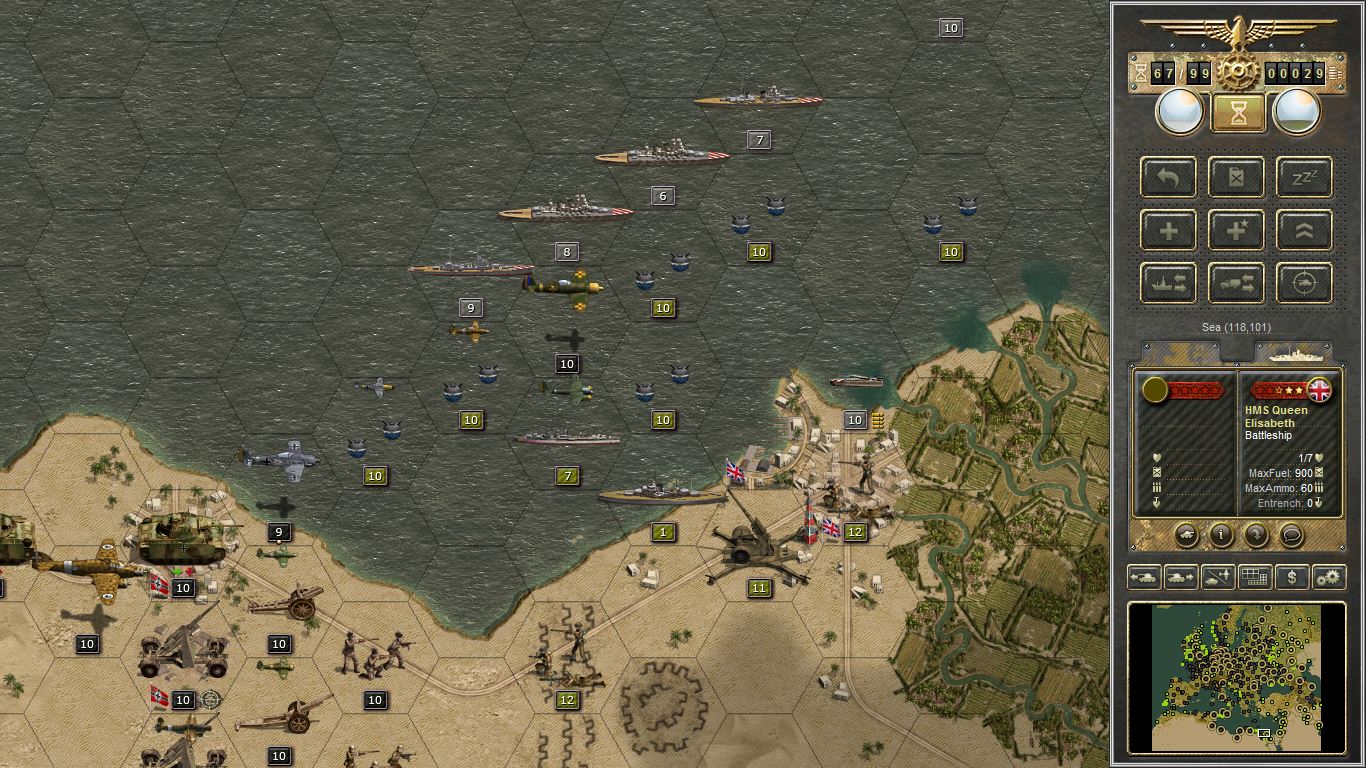Jump to a location using the minimap
This screenshot has width=1366, height=768.
pyautogui.click(x=1237, y=678)
